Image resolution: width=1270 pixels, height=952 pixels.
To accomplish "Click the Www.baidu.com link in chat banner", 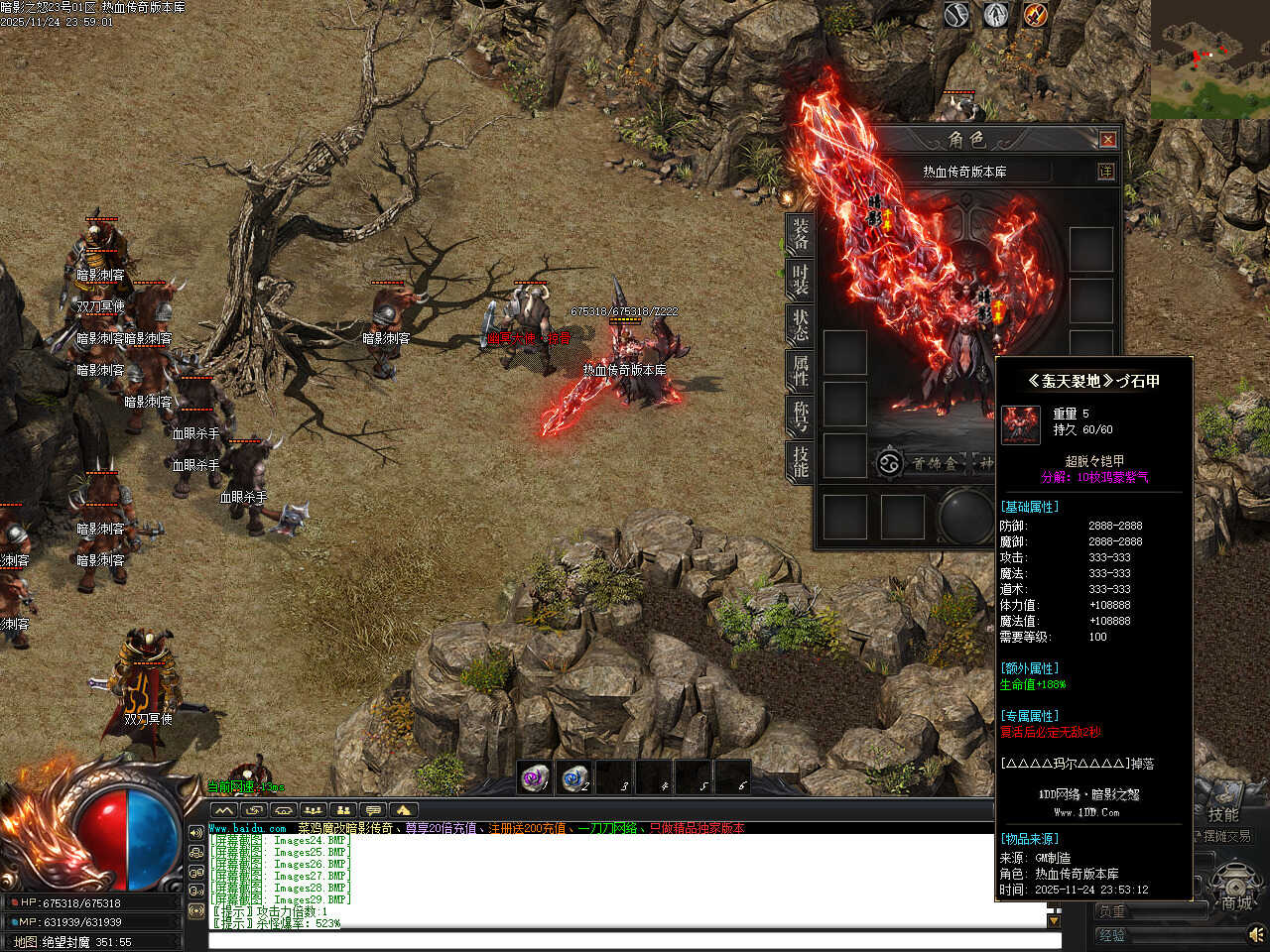I will [247, 828].
